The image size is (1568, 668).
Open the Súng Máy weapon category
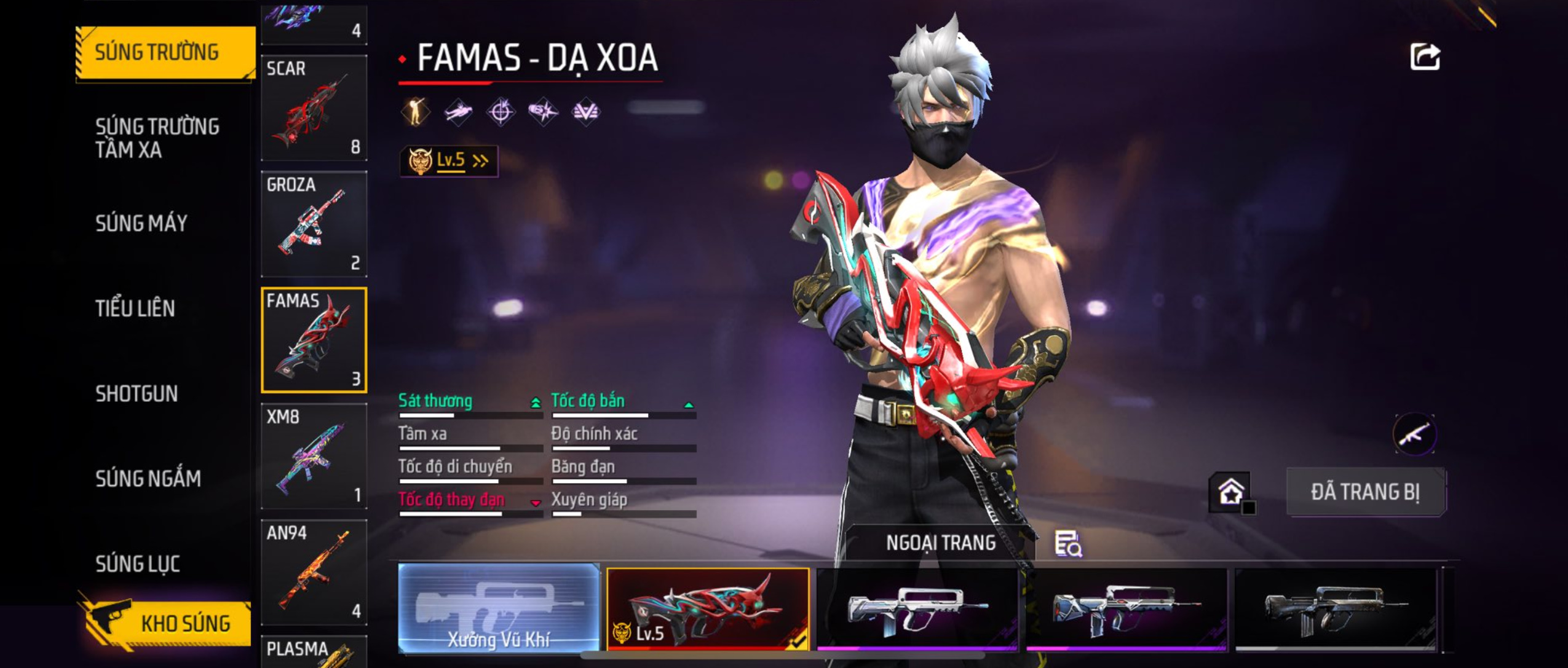(x=141, y=223)
